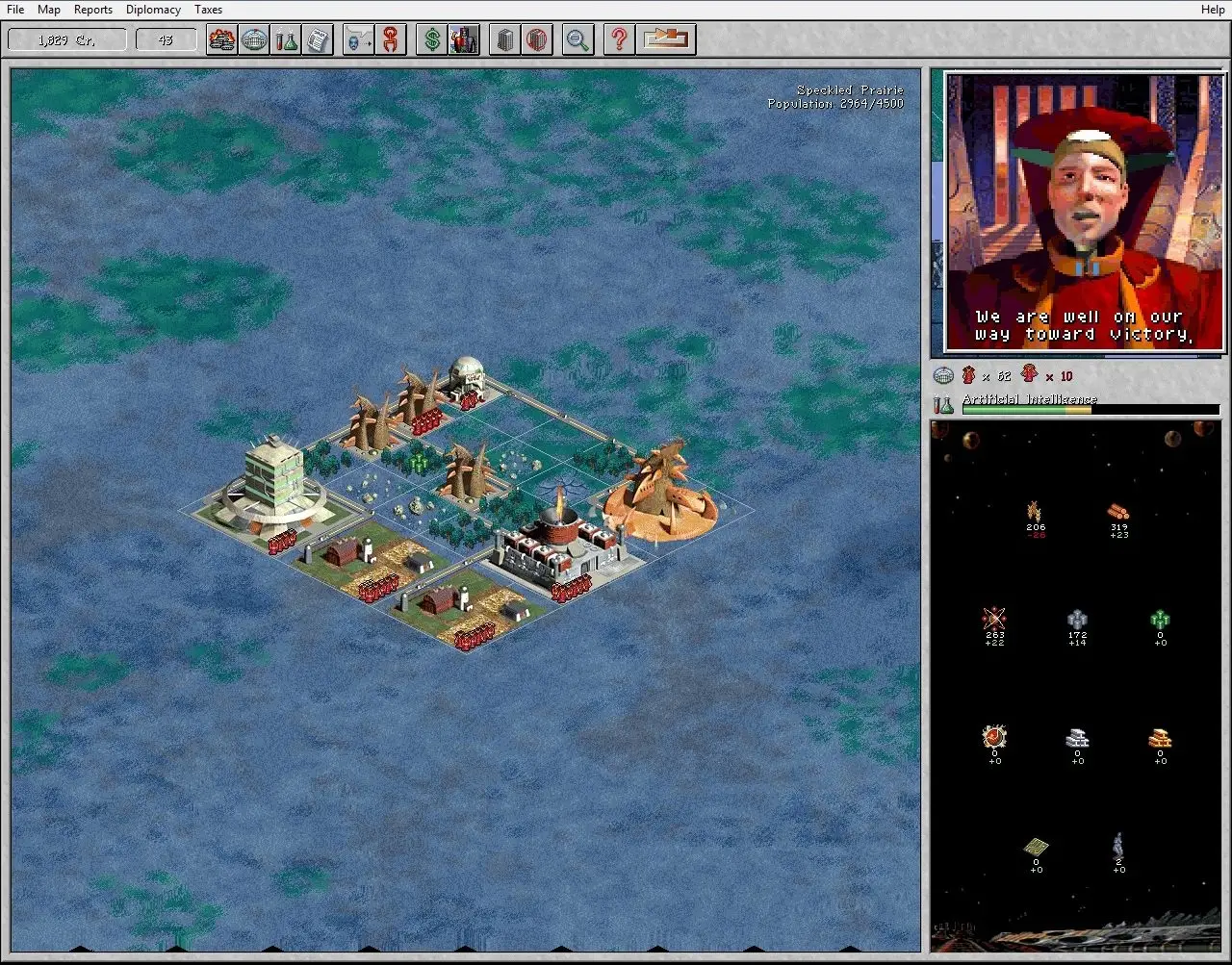Viewport: 1232px width, 965px height.
Task: Click the tank military toolbar button
Action: tap(222, 40)
